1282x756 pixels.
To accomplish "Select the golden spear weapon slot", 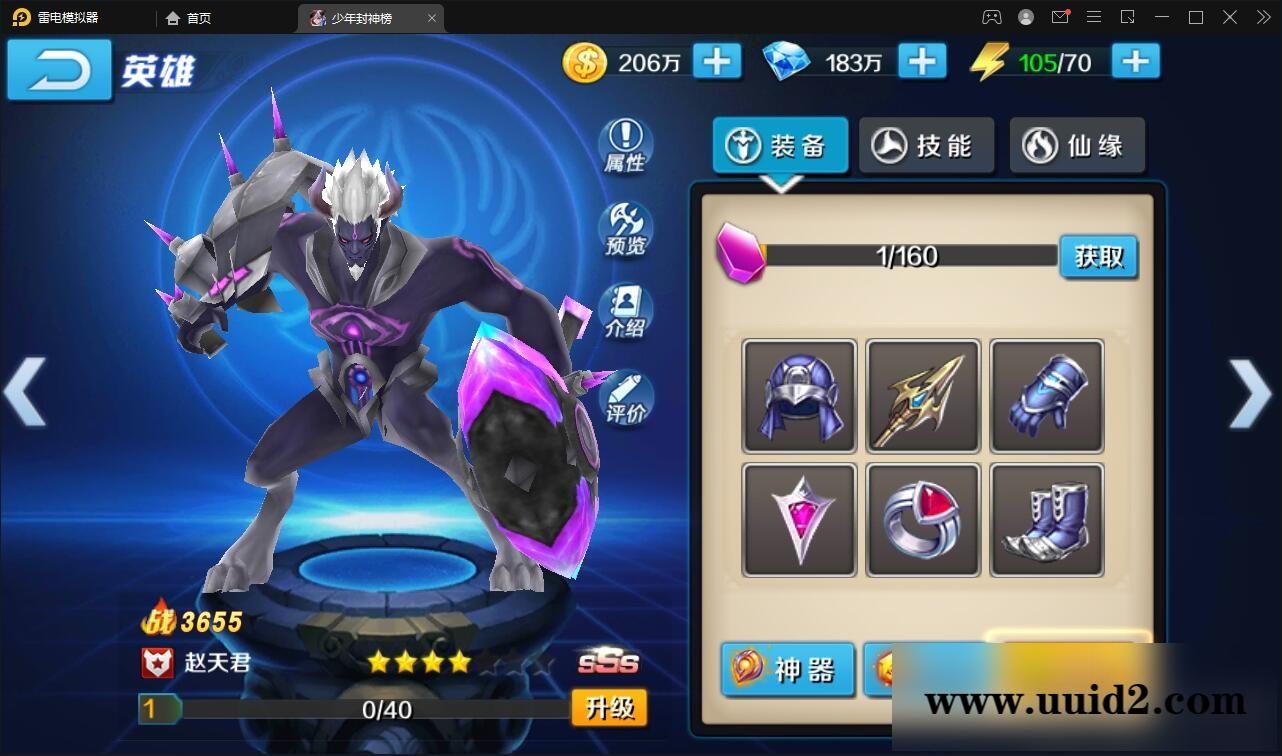I will tap(923, 396).
